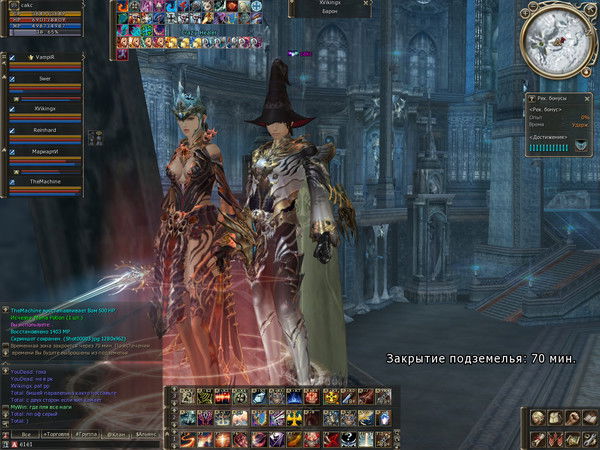Close the XVikingx target window
Viewport: 600px width, 450px height.
(368, 5)
